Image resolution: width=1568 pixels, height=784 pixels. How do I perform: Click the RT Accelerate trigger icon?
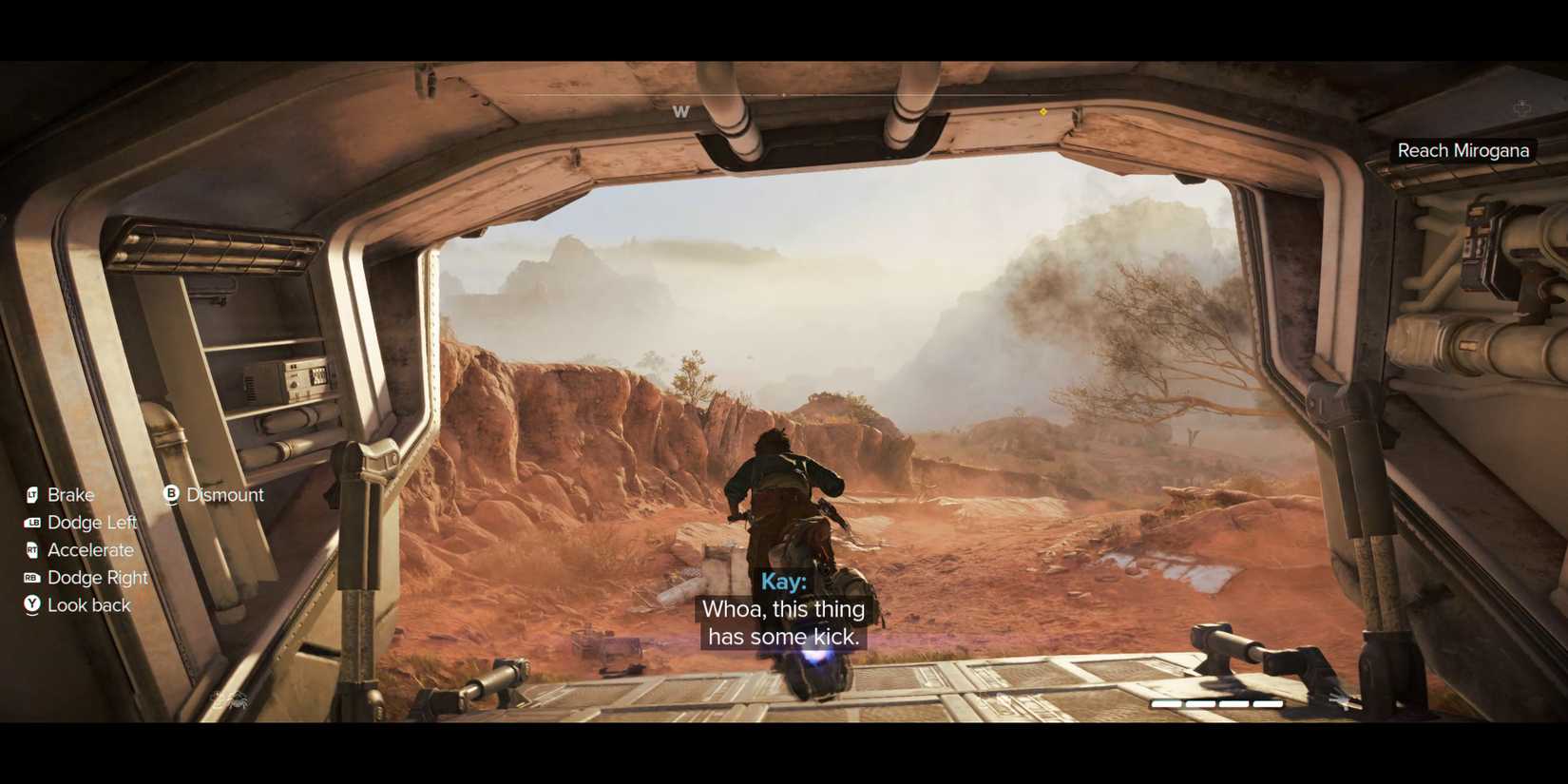tap(31, 549)
